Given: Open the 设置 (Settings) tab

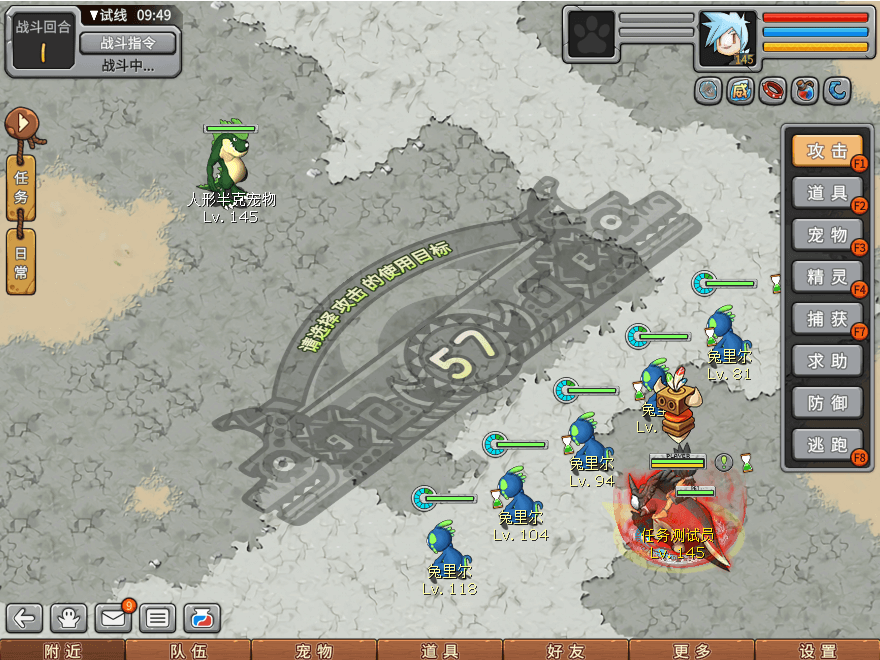Looking at the screenshot, I should tap(817, 651).
